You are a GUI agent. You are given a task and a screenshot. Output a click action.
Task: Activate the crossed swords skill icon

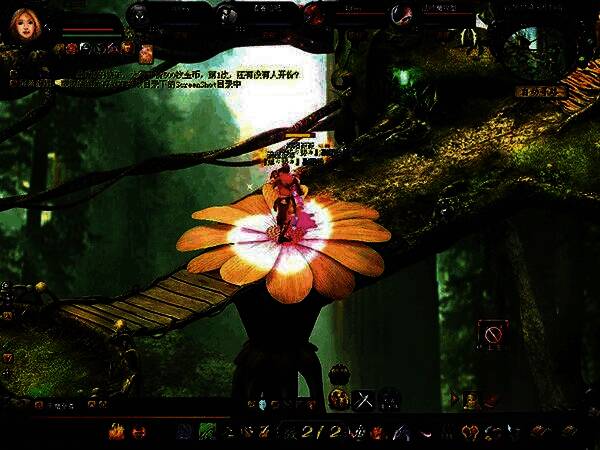click(363, 398)
